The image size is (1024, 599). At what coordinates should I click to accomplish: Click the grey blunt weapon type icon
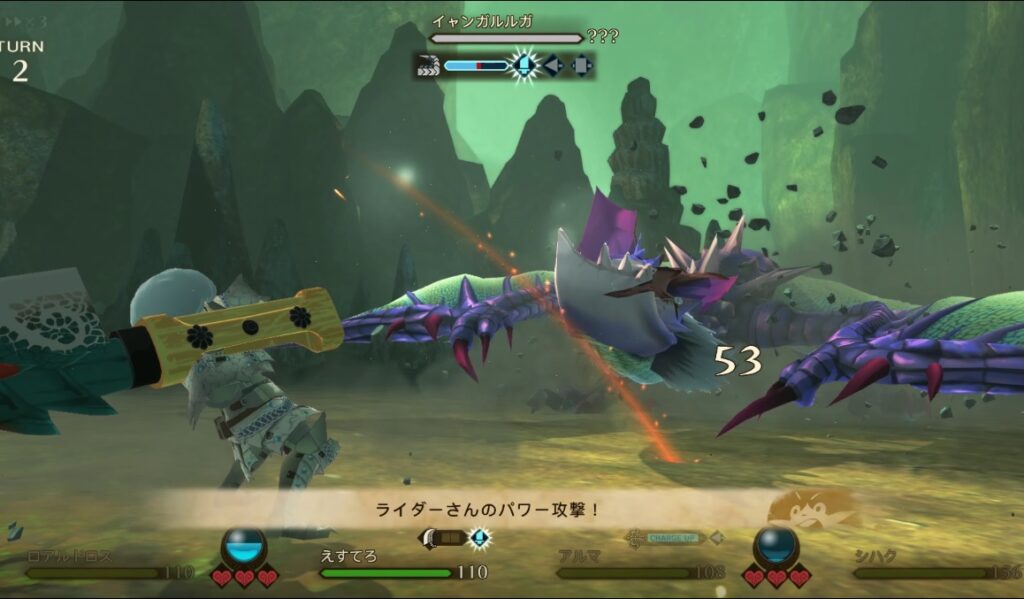coord(581,66)
